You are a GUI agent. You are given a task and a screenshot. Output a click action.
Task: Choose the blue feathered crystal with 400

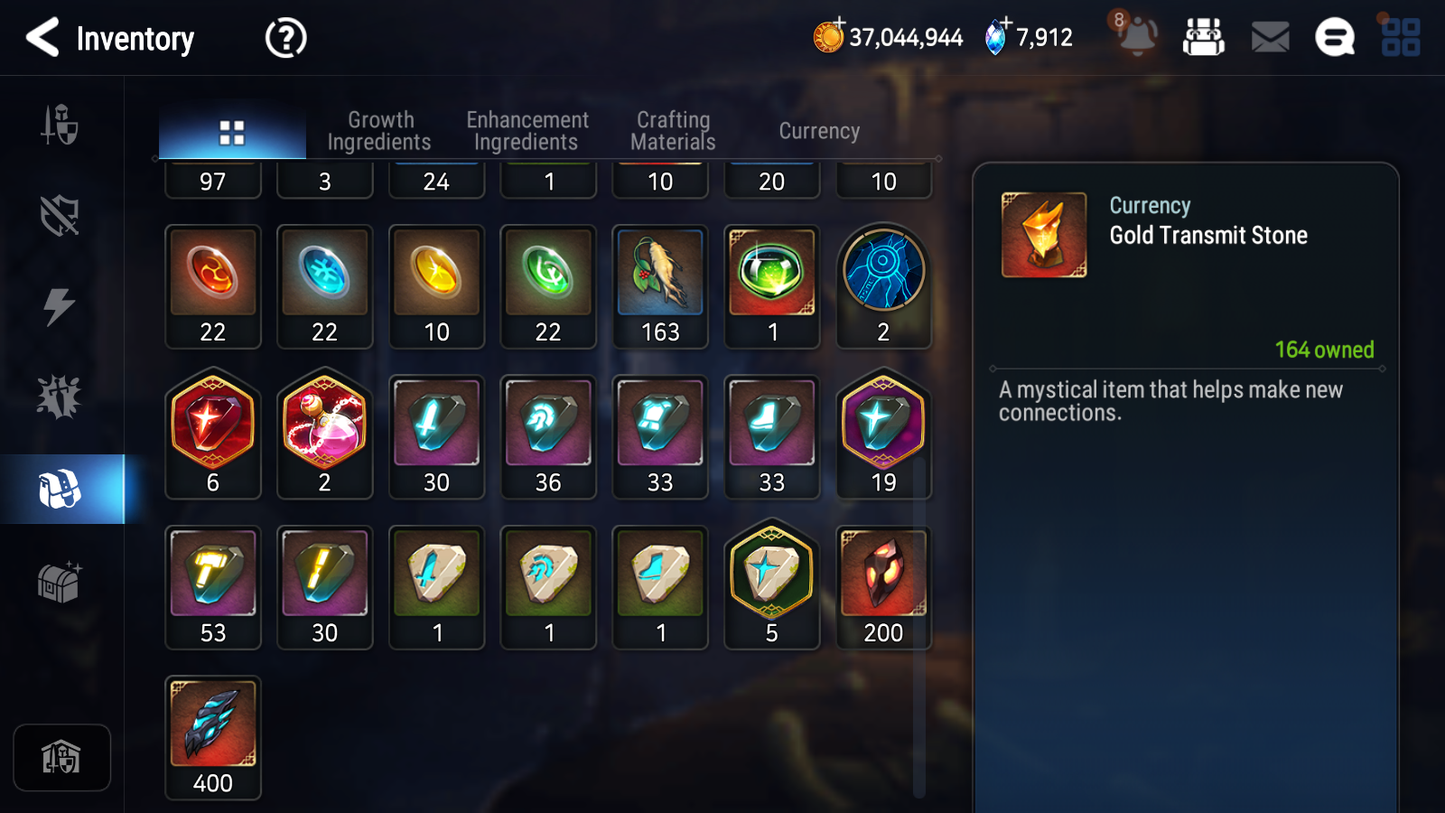[x=213, y=737]
